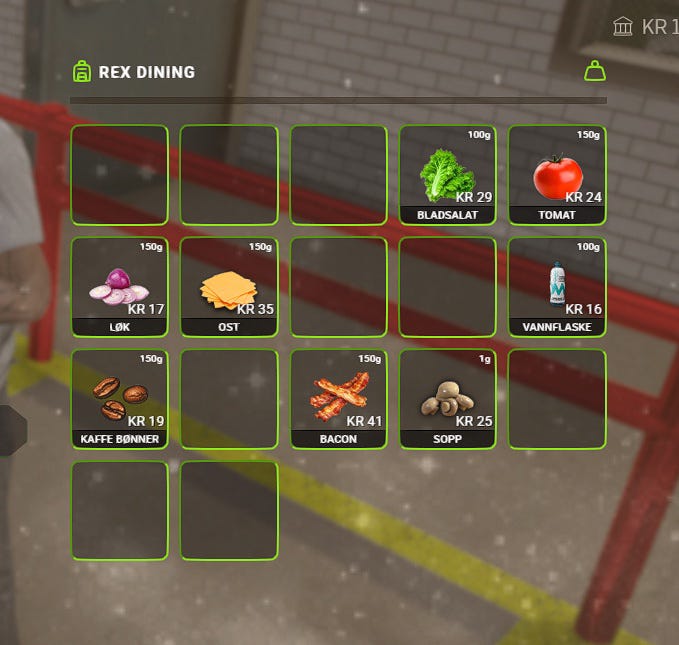Choose the Løk onion slot

click(x=119, y=287)
